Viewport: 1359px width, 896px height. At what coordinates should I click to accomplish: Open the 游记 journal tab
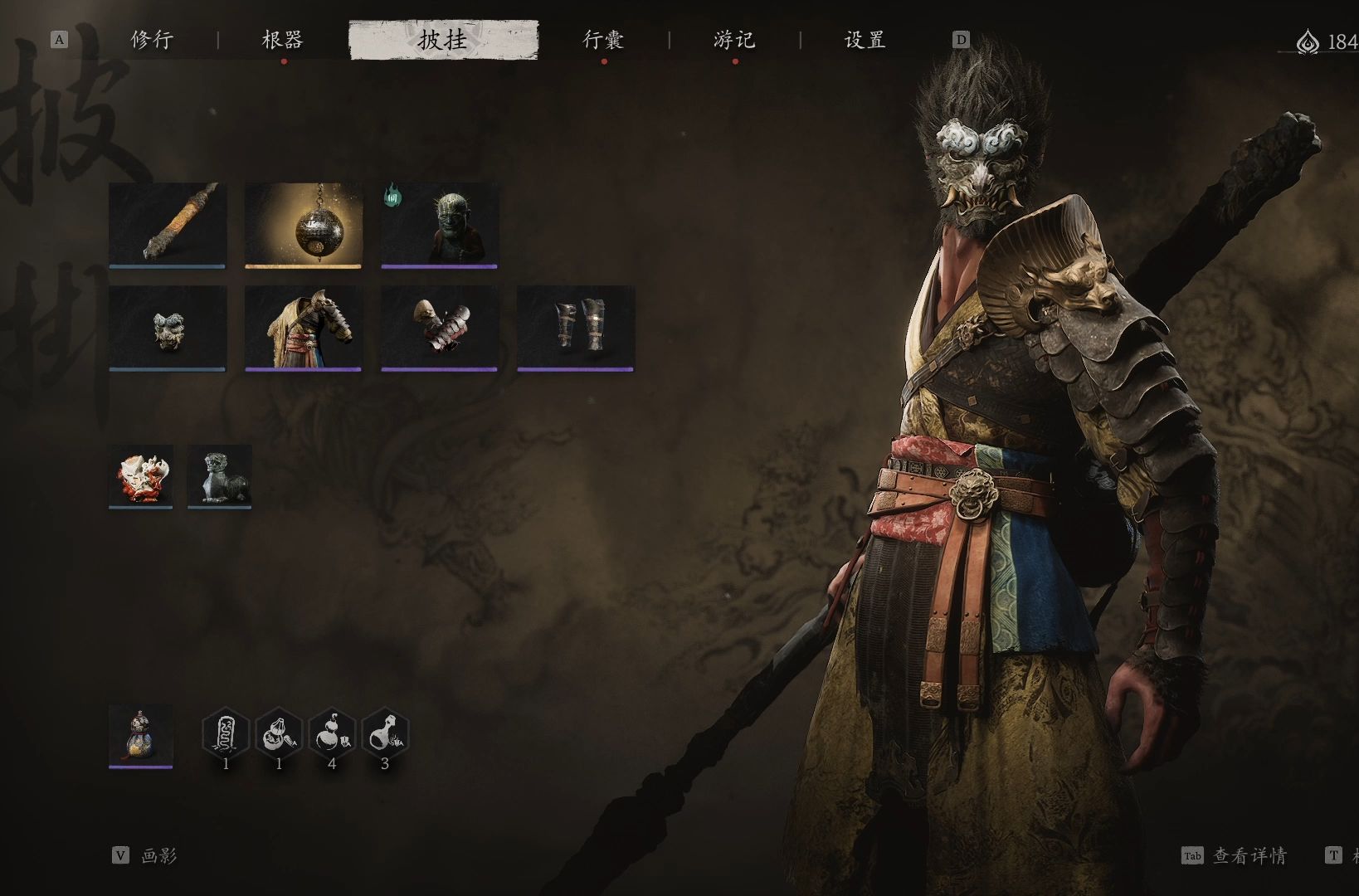click(734, 40)
